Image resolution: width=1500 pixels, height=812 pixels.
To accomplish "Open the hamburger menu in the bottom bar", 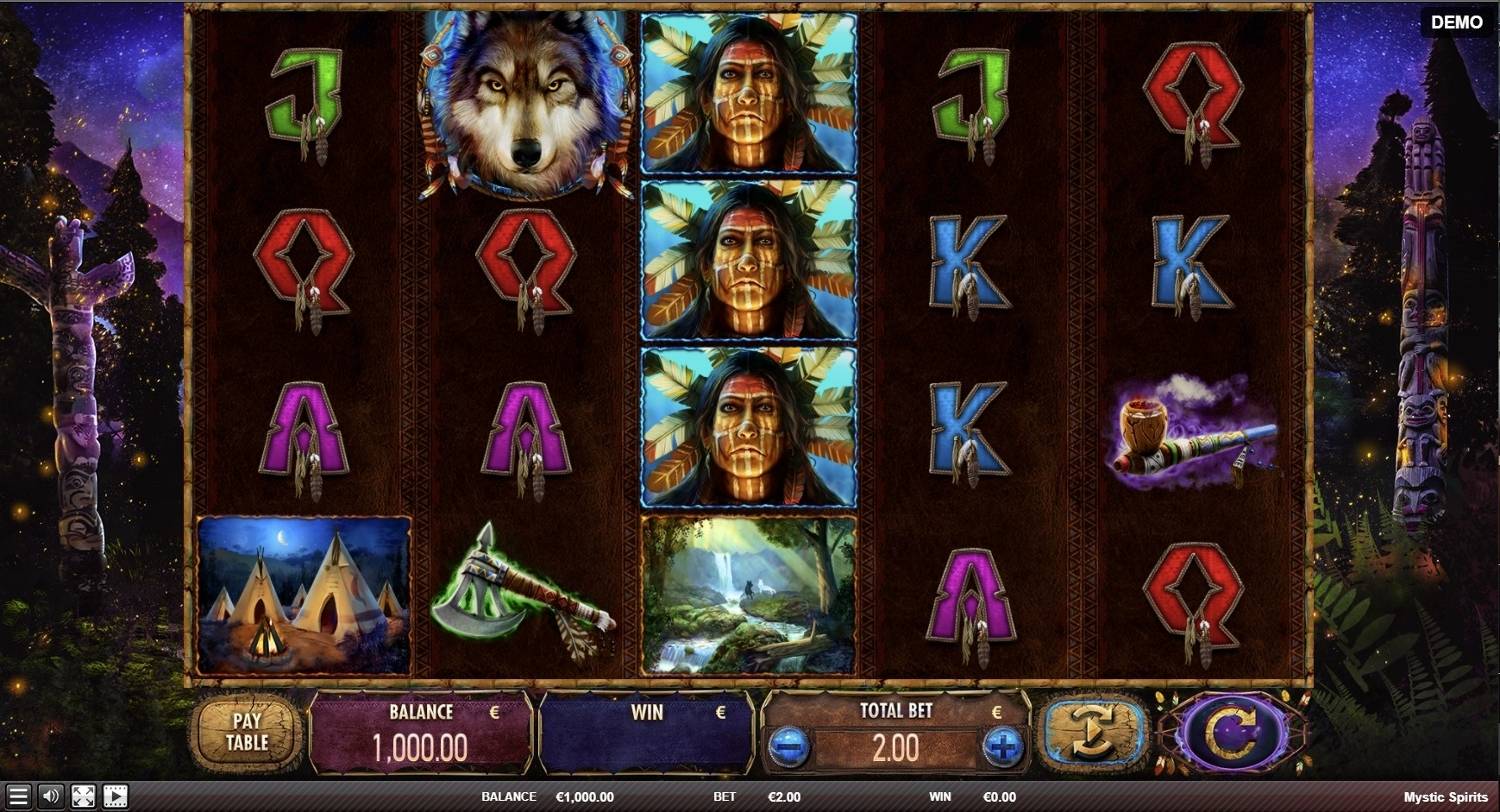I will 18,797.
